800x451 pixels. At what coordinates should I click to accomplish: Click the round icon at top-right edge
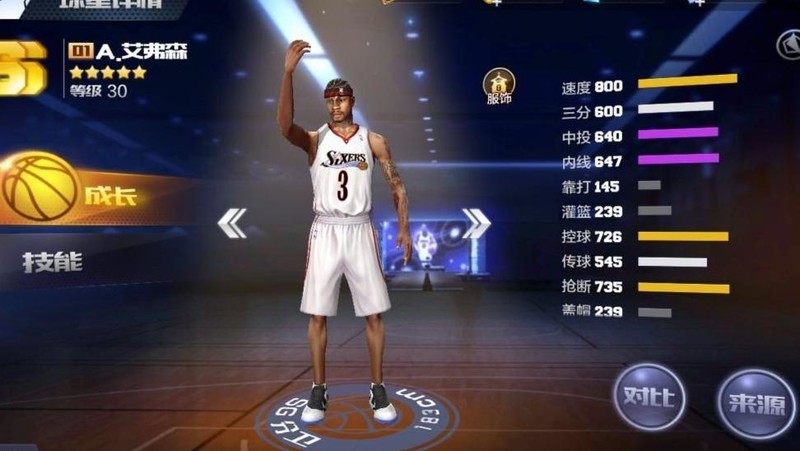pyautogui.click(x=790, y=44)
